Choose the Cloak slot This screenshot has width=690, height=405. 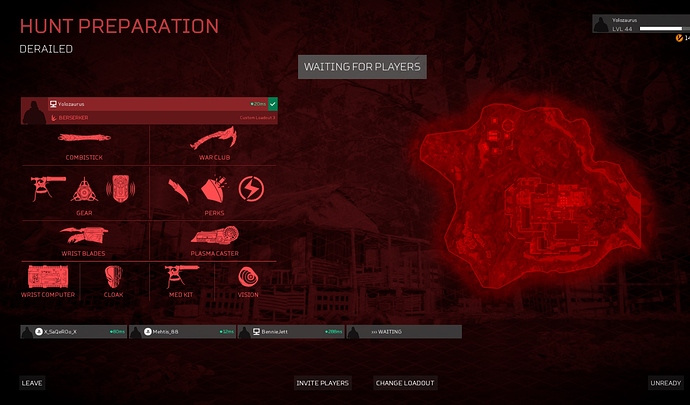pyautogui.click(x=113, y=281)
